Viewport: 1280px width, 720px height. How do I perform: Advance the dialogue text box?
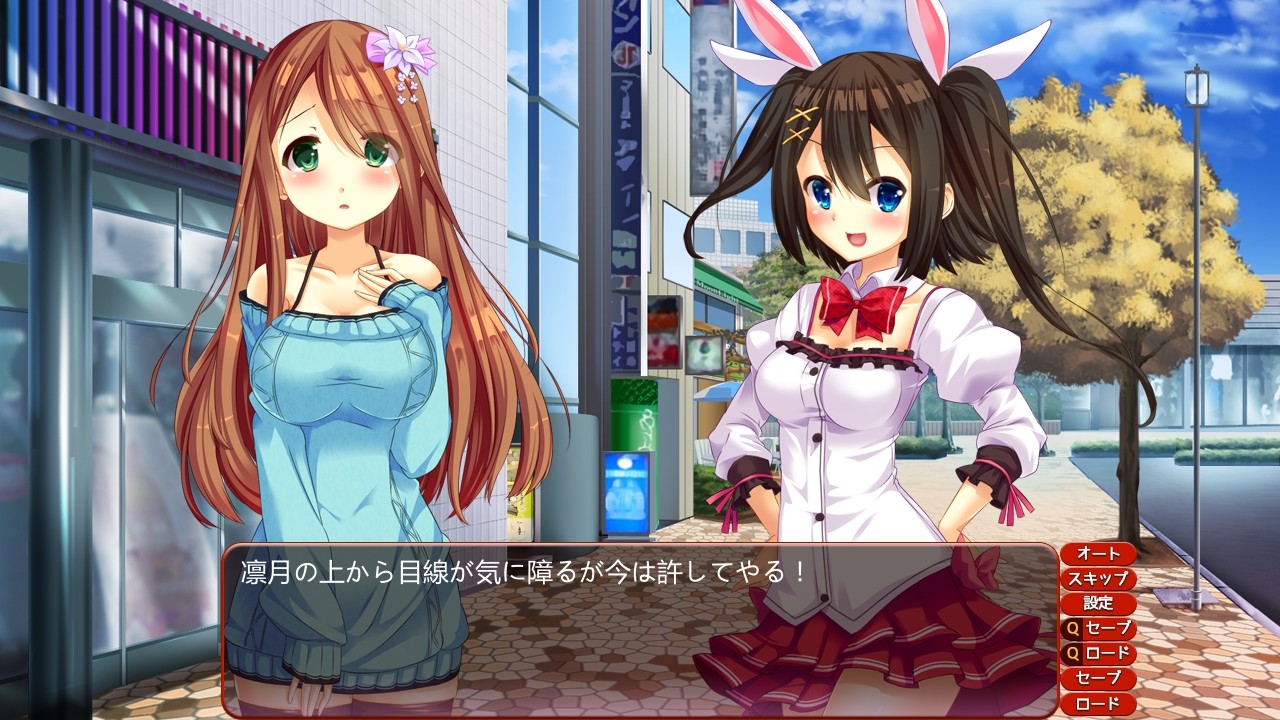640,630
